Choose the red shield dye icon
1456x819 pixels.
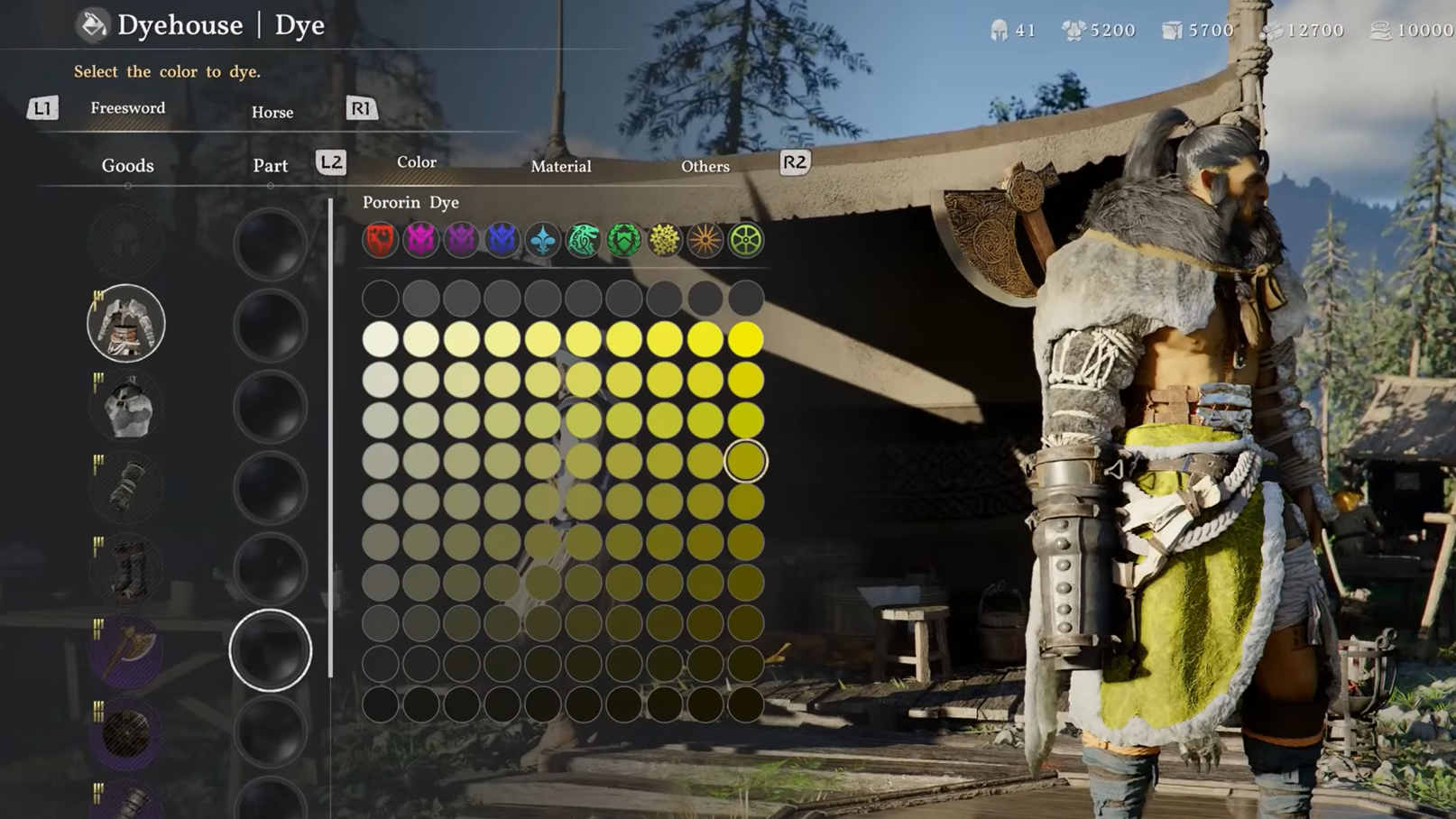point(380,240)
